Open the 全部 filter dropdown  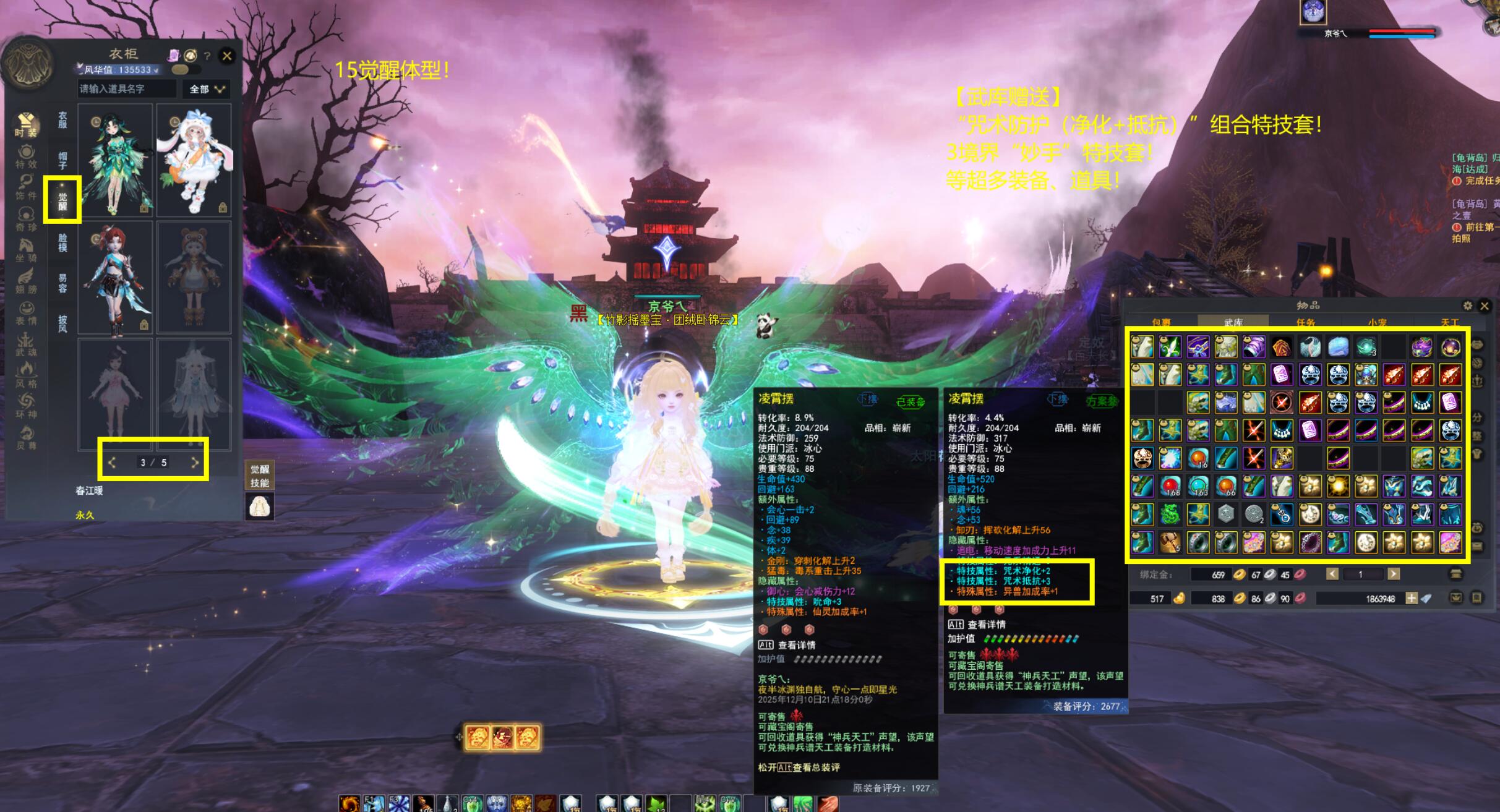point(206,90)
